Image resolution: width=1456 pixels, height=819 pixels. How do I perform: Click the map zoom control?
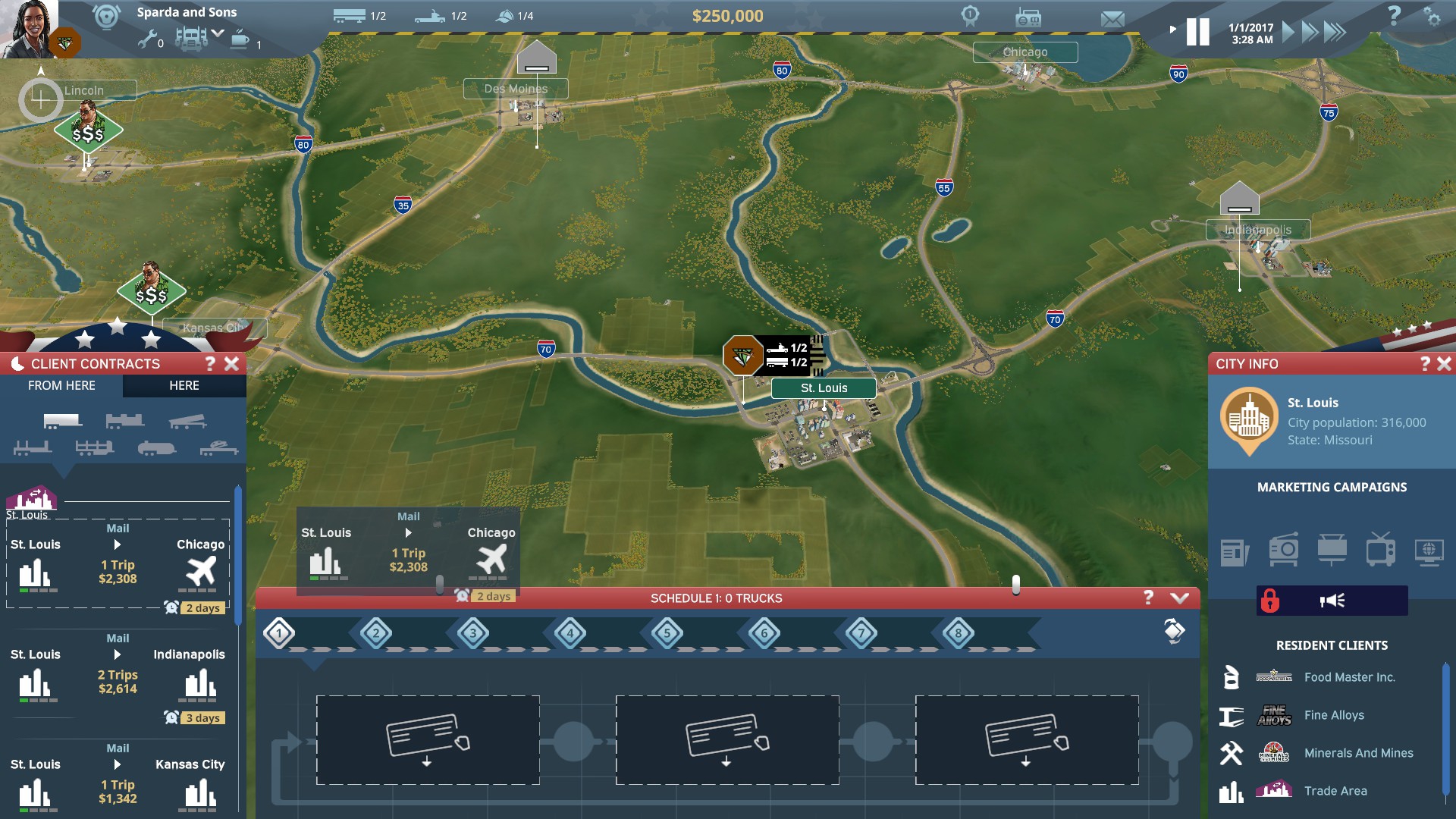pyautogui.click(x=42, y=99)
